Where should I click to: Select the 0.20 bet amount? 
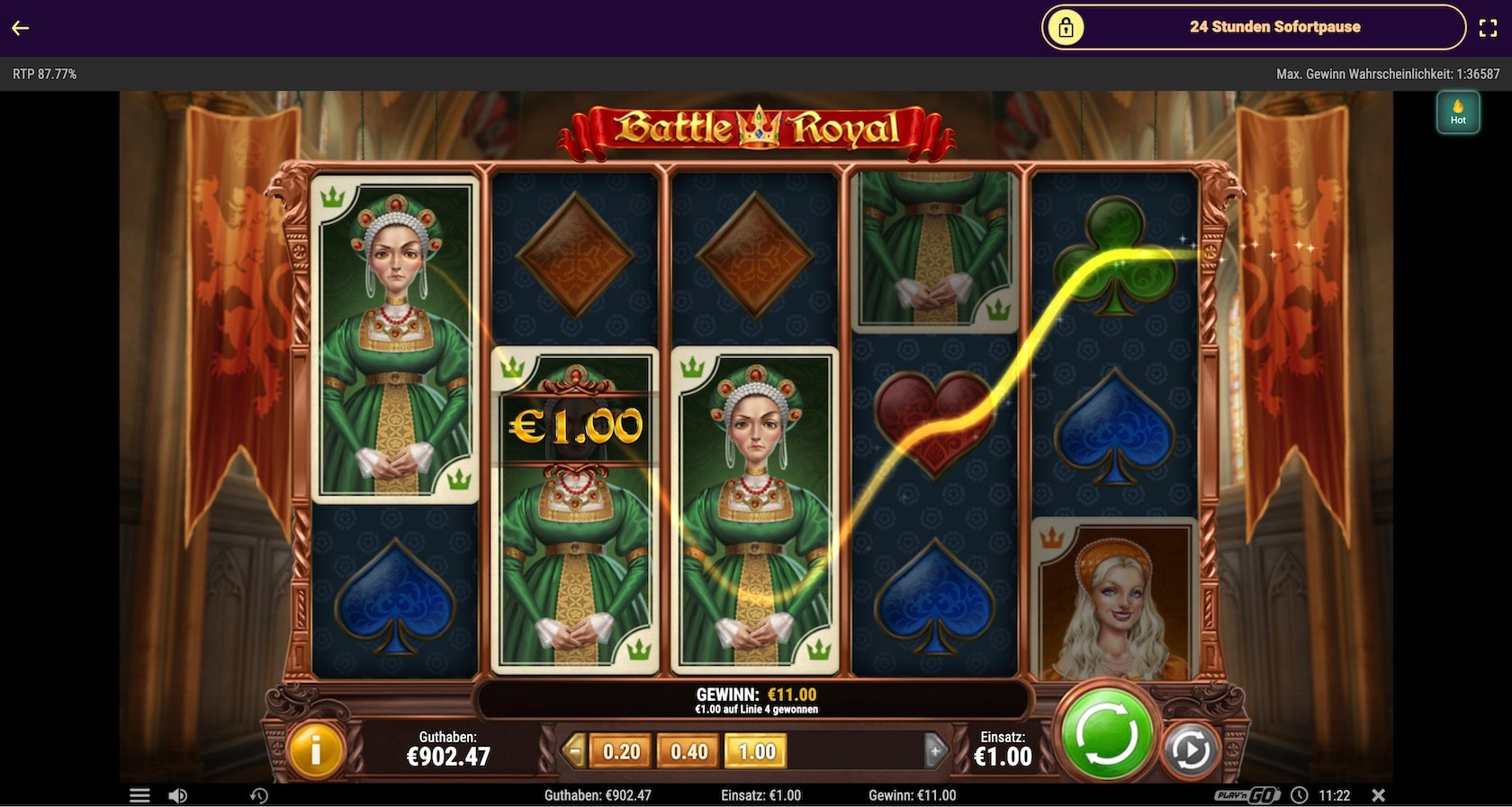(622, 751)
